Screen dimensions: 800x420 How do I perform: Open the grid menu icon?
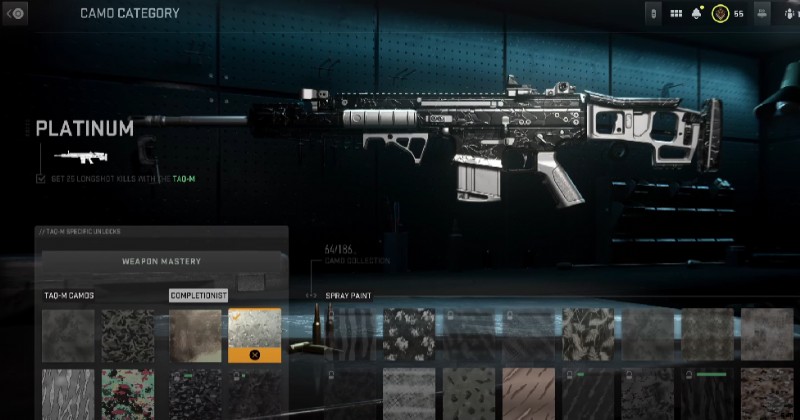pos(675,14)
